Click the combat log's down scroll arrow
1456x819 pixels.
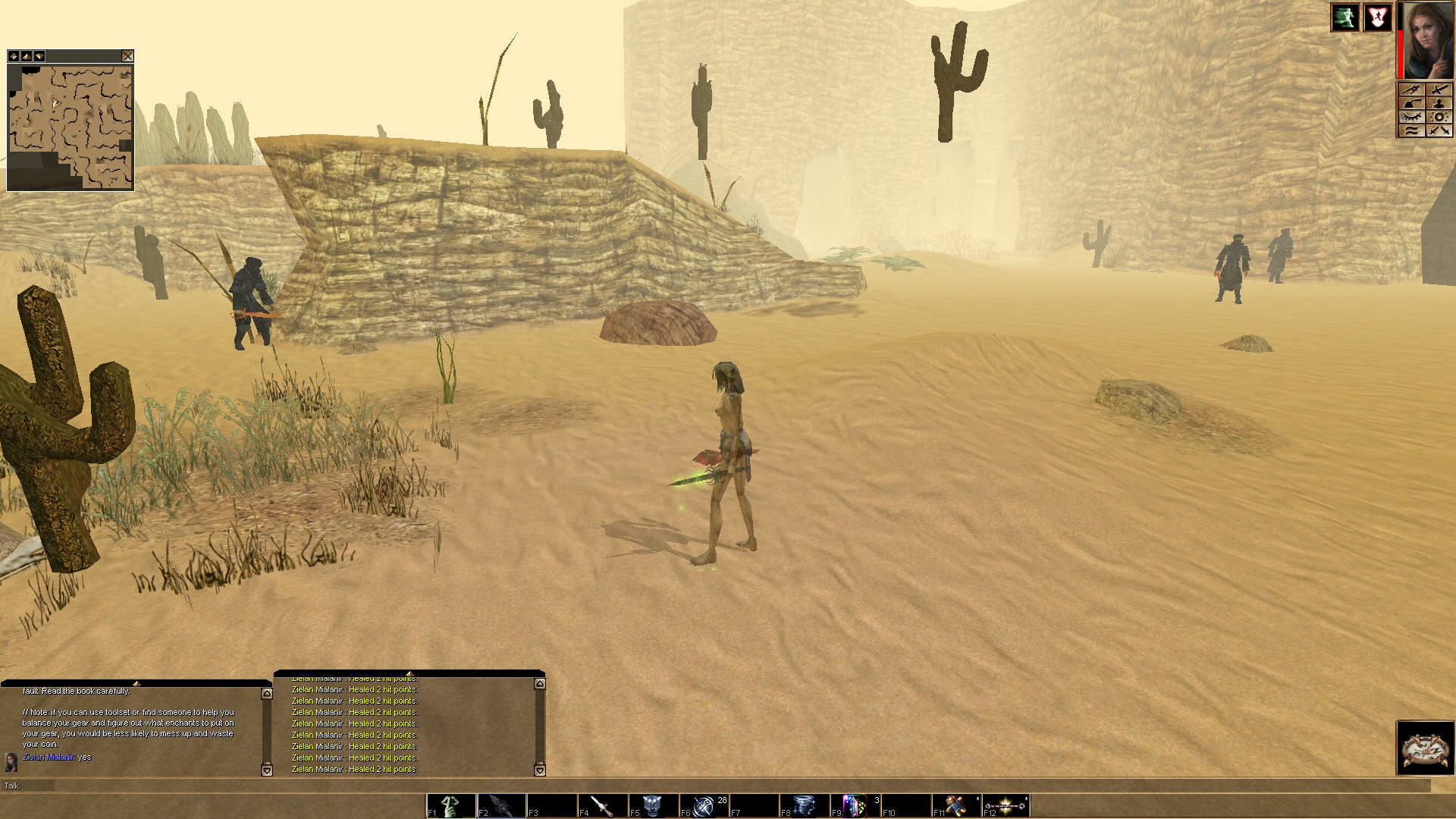540,770
